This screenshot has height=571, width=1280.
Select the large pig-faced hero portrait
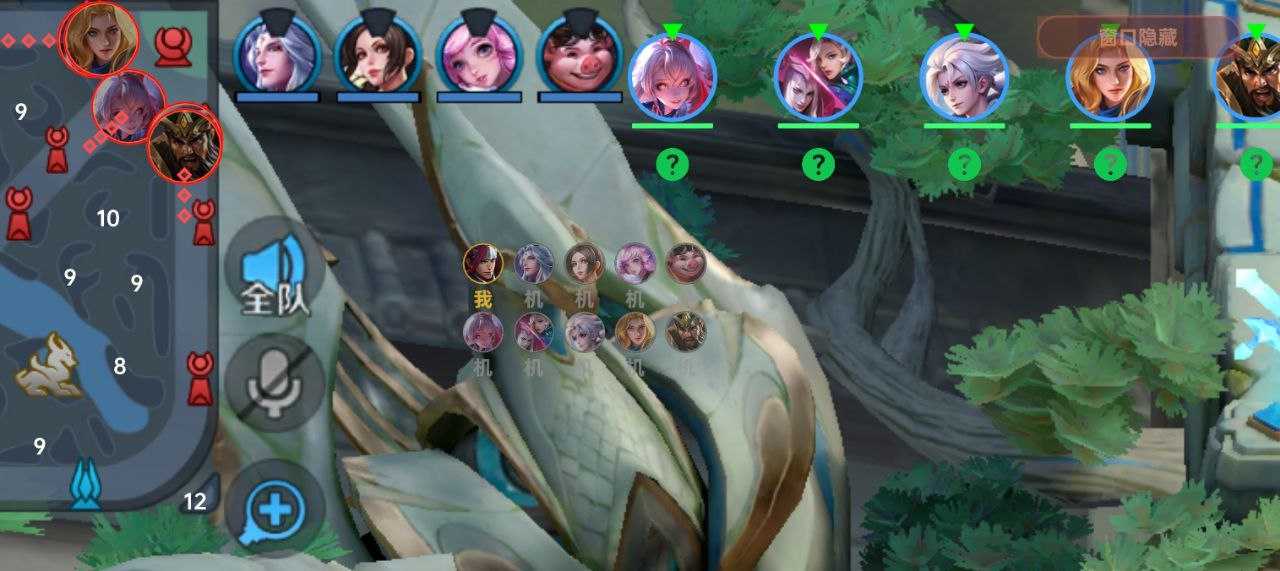tap(580, 54)
